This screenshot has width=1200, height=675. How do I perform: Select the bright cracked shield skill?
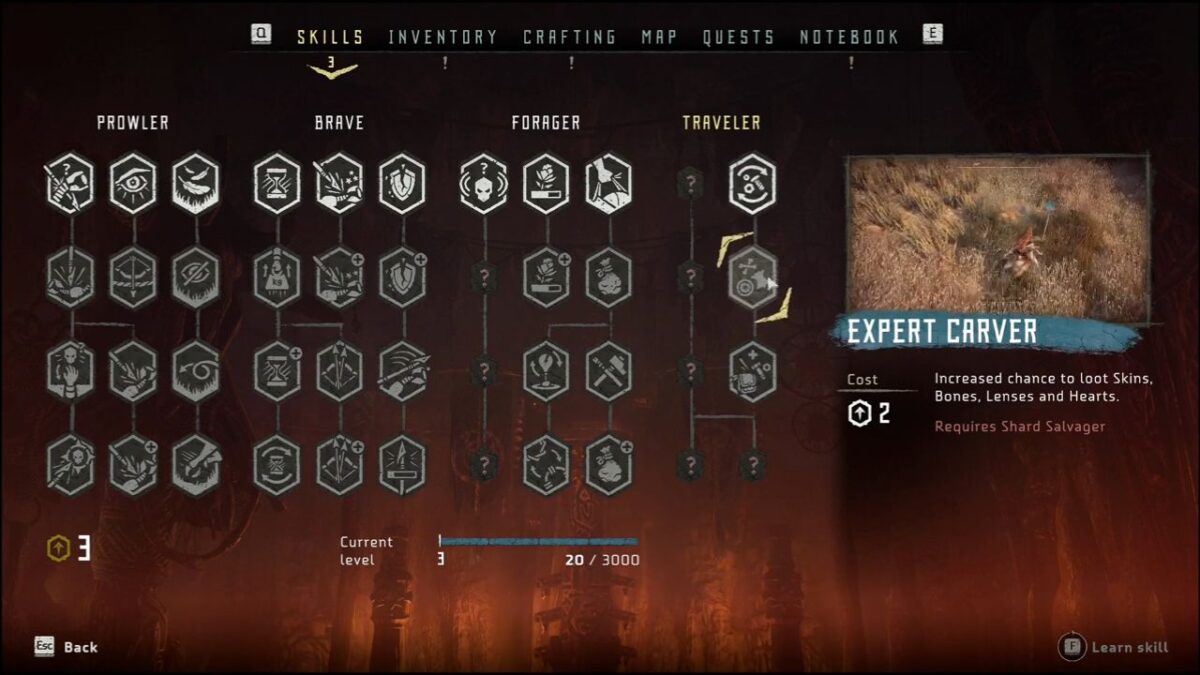[x=403, y=183]
